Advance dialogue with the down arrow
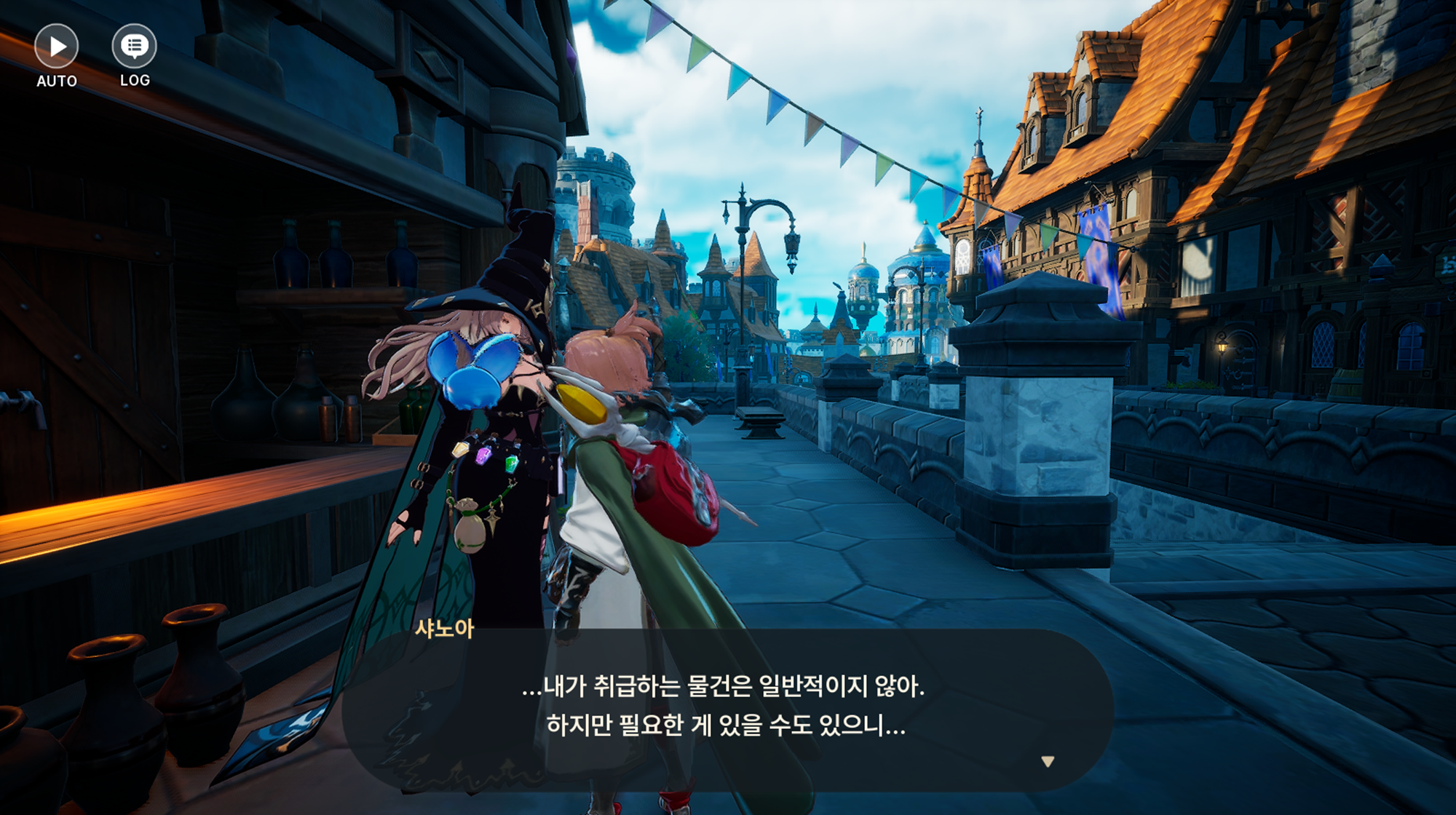This screenshot has height=815, width=1456. coord(1048,762)
